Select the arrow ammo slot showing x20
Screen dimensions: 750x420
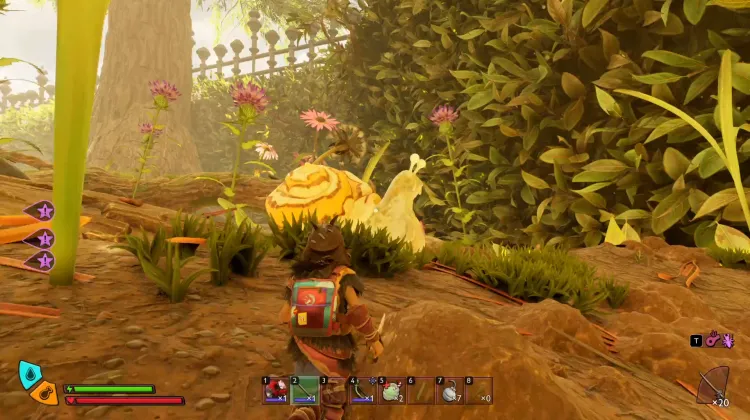(713, 387)
